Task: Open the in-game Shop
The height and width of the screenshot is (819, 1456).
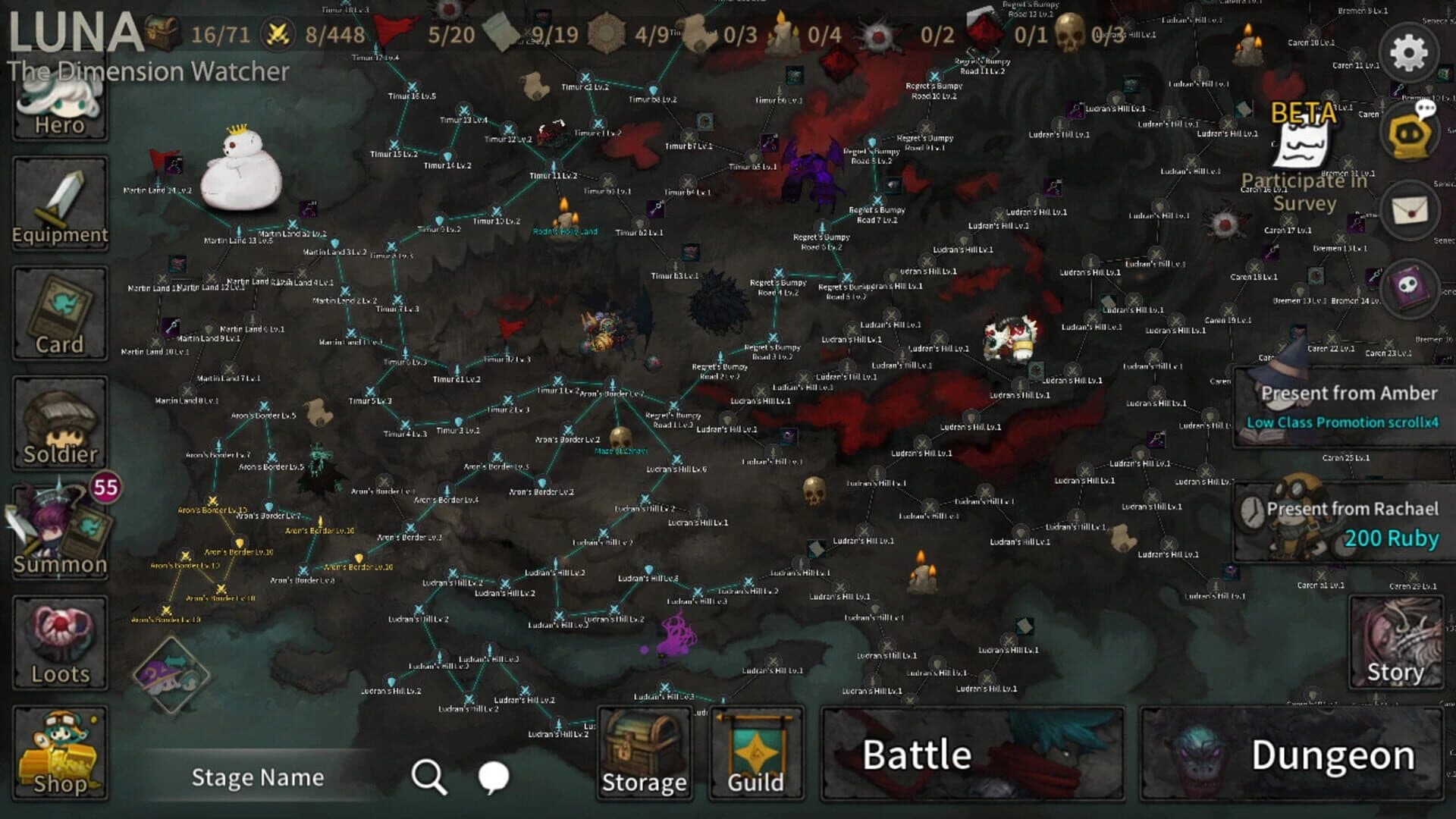Action: [59, 755]
